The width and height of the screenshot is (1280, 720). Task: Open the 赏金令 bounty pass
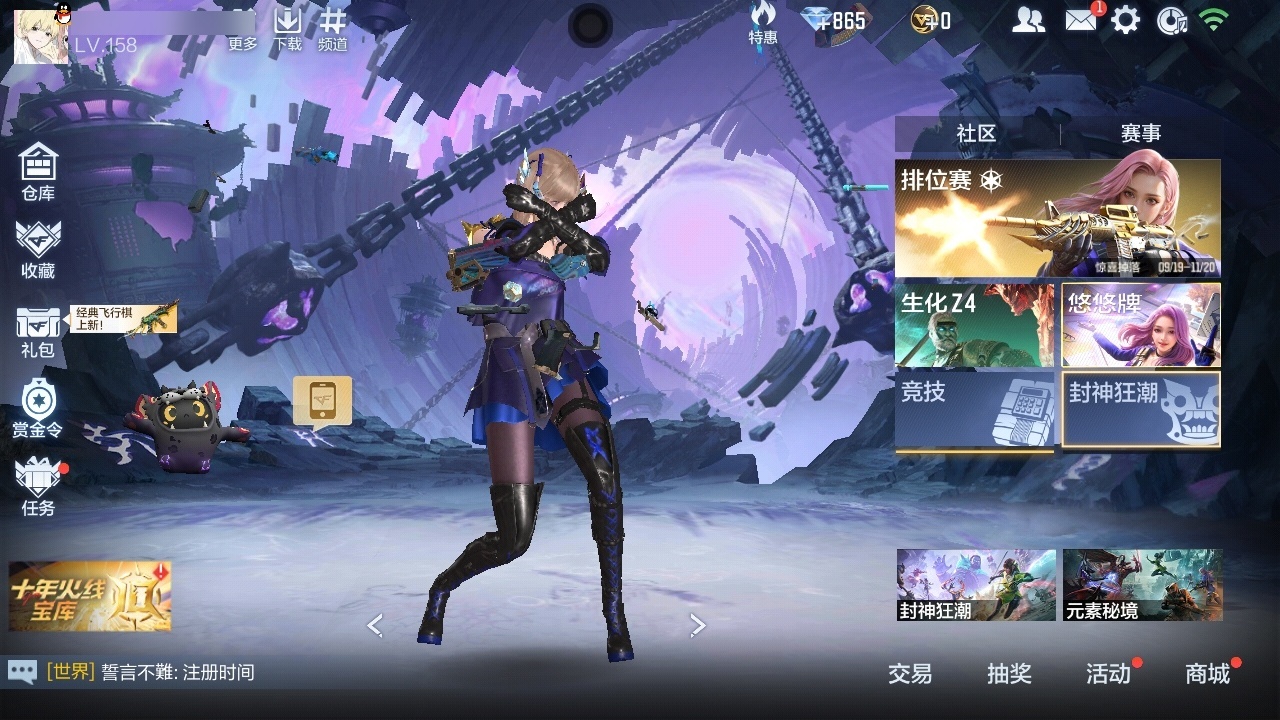38,409
